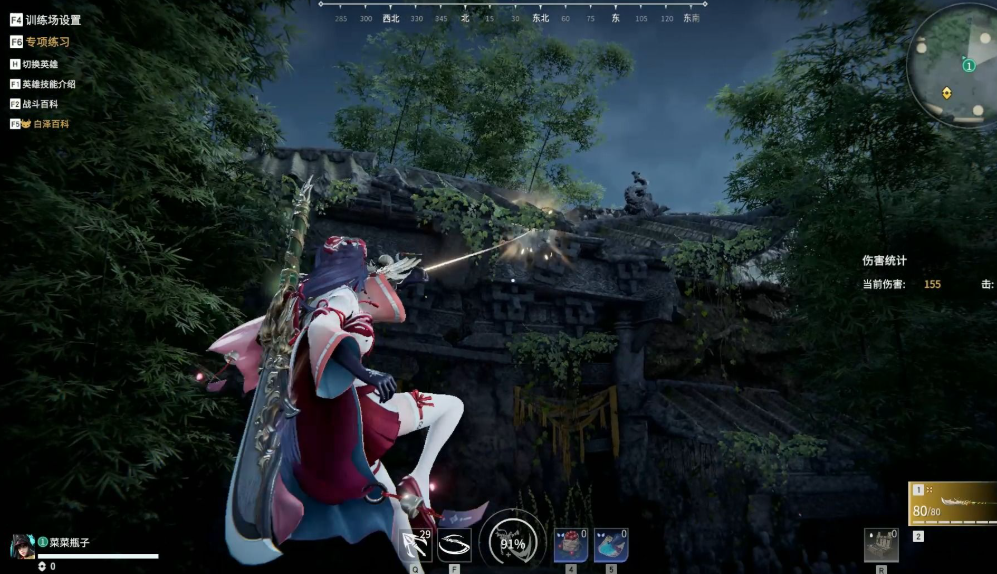
Task: Click the 菜菜瓶子 player portrait
Action: 23,546
